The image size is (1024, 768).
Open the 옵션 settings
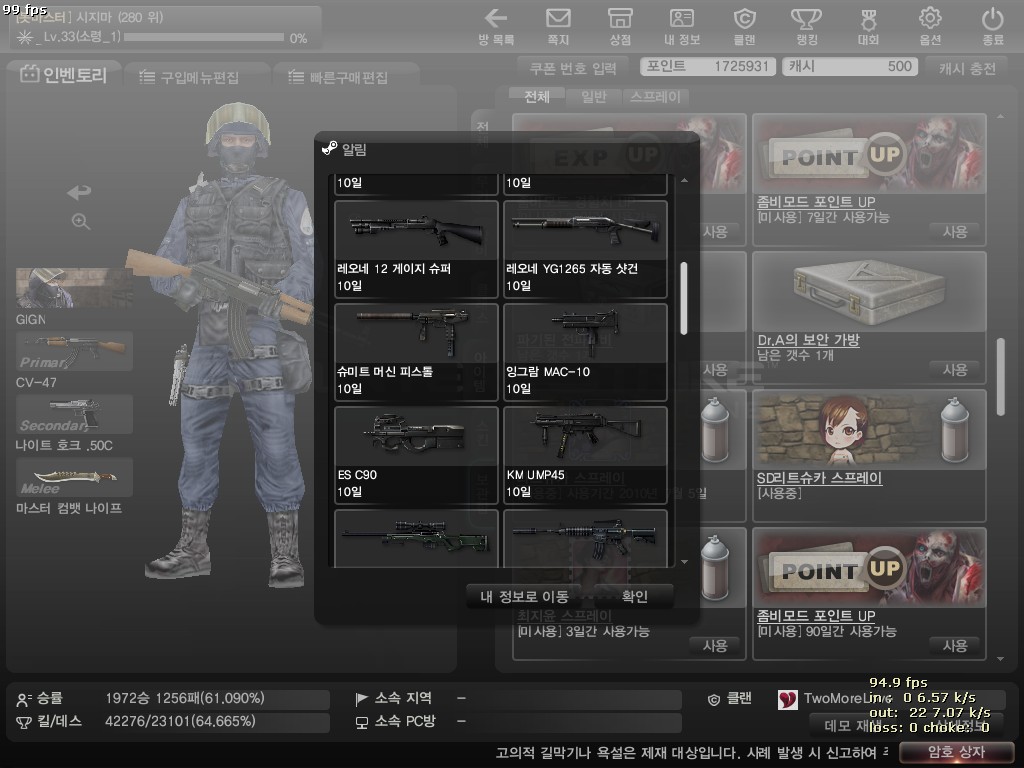[x=930, y=27]
